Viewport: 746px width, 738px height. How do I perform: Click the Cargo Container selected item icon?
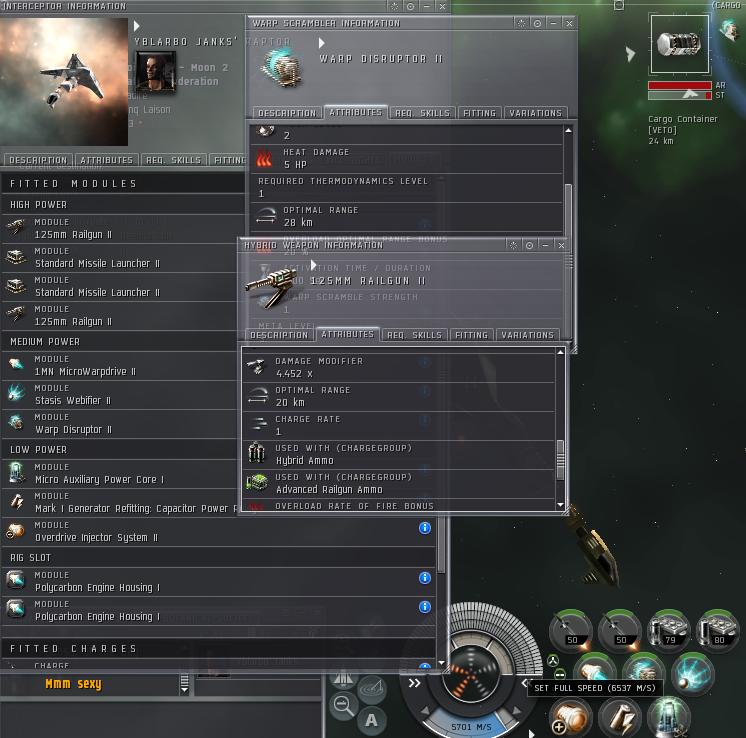(680, 44)
